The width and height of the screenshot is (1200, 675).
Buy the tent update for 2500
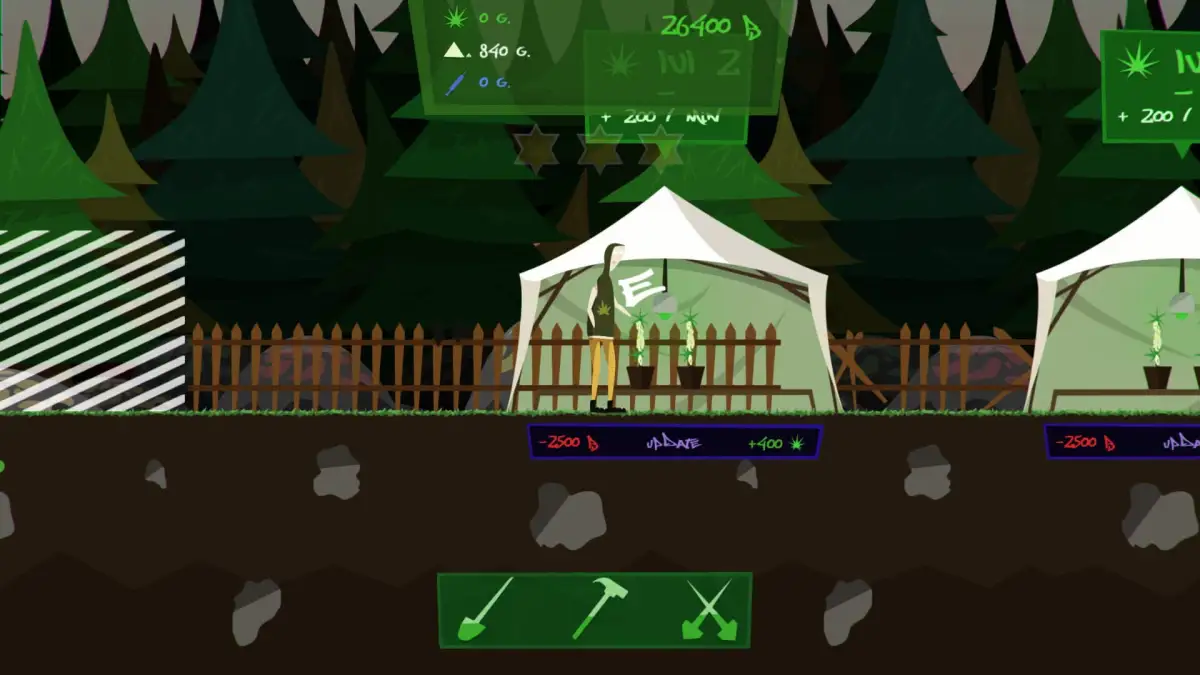tap(674, 442)
